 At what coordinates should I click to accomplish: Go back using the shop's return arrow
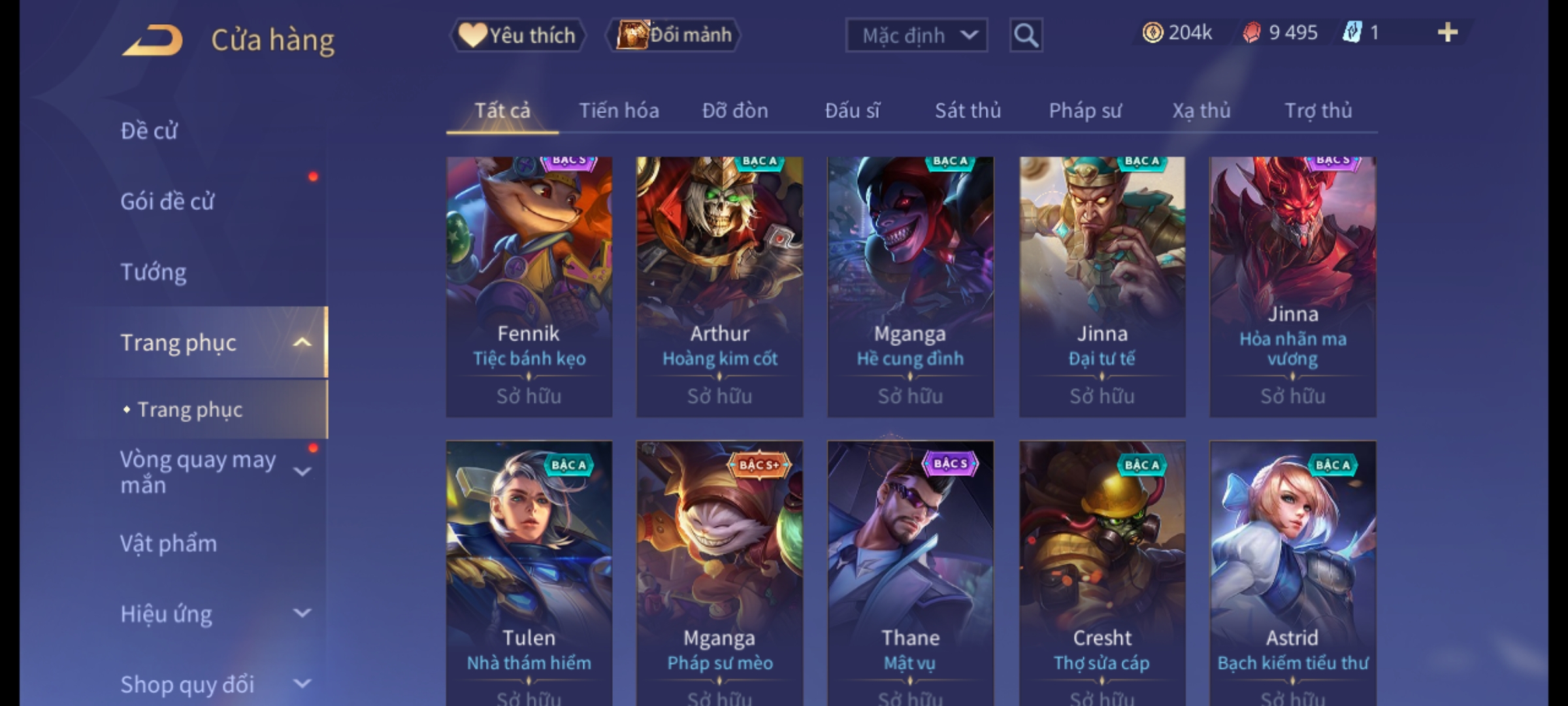pos(152,41)
